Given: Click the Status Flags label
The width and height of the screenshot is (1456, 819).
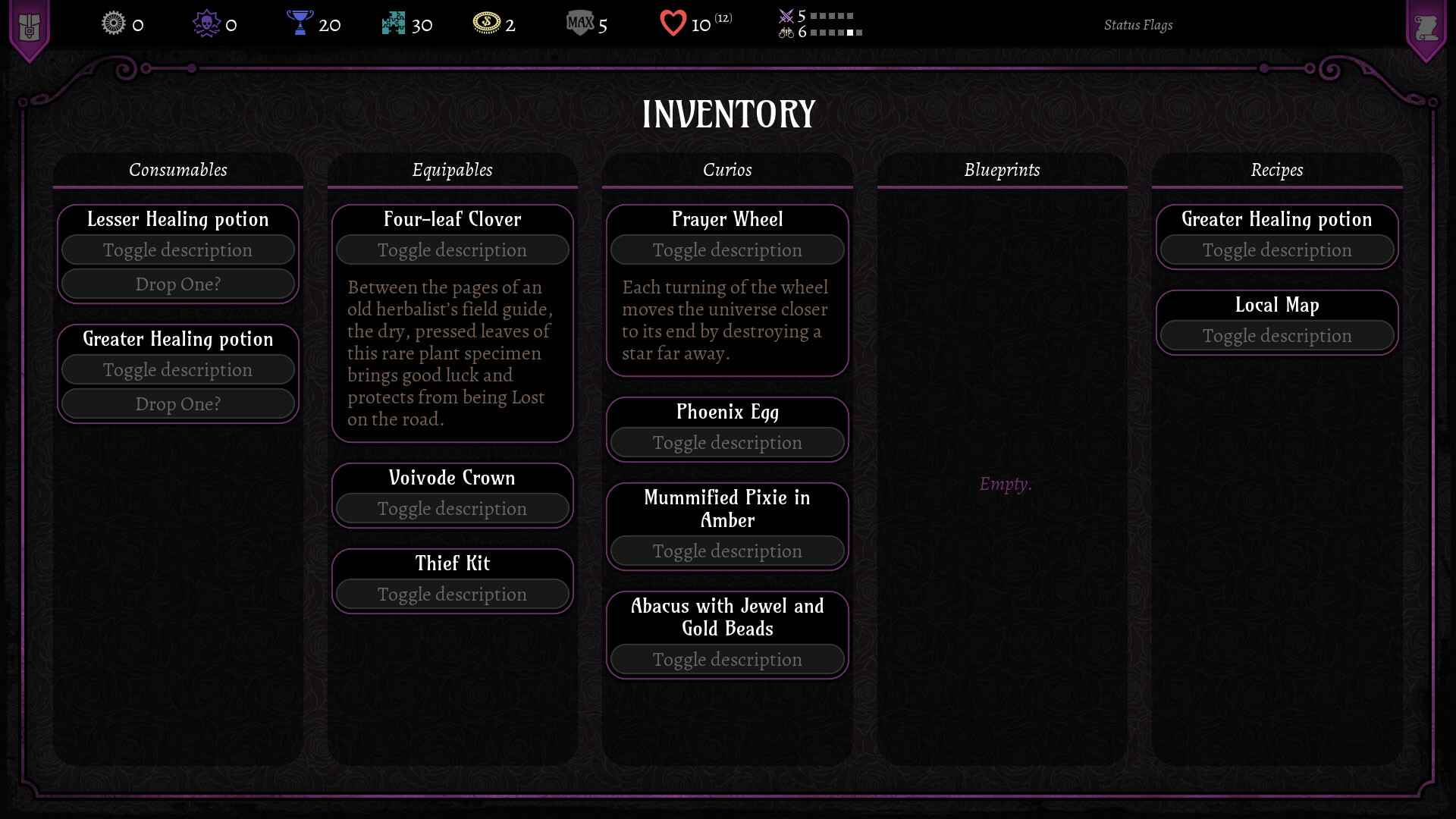Looking at the screenshot, I should (1139, 25).
